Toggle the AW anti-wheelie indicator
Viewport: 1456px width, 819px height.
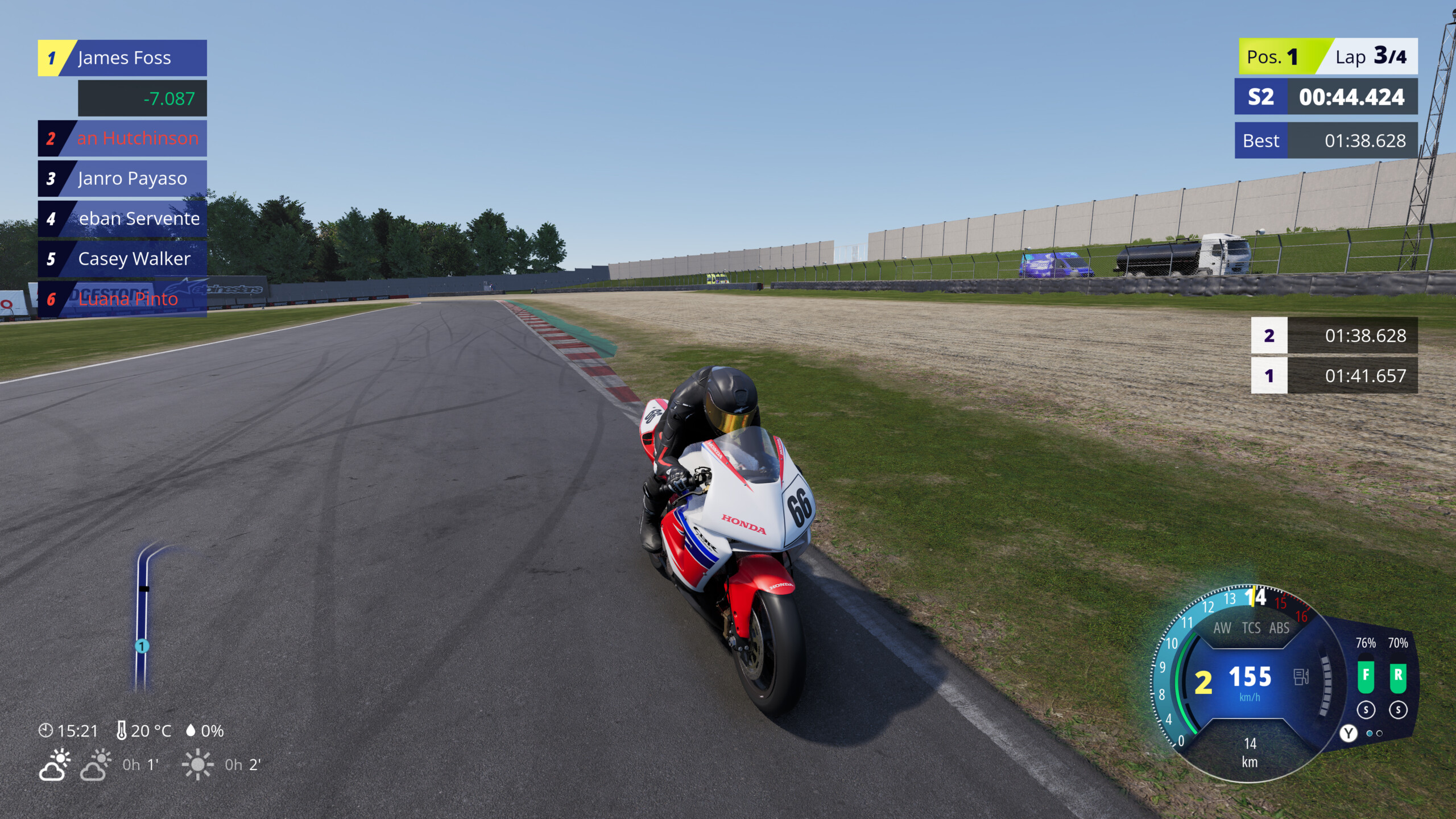1223,627
